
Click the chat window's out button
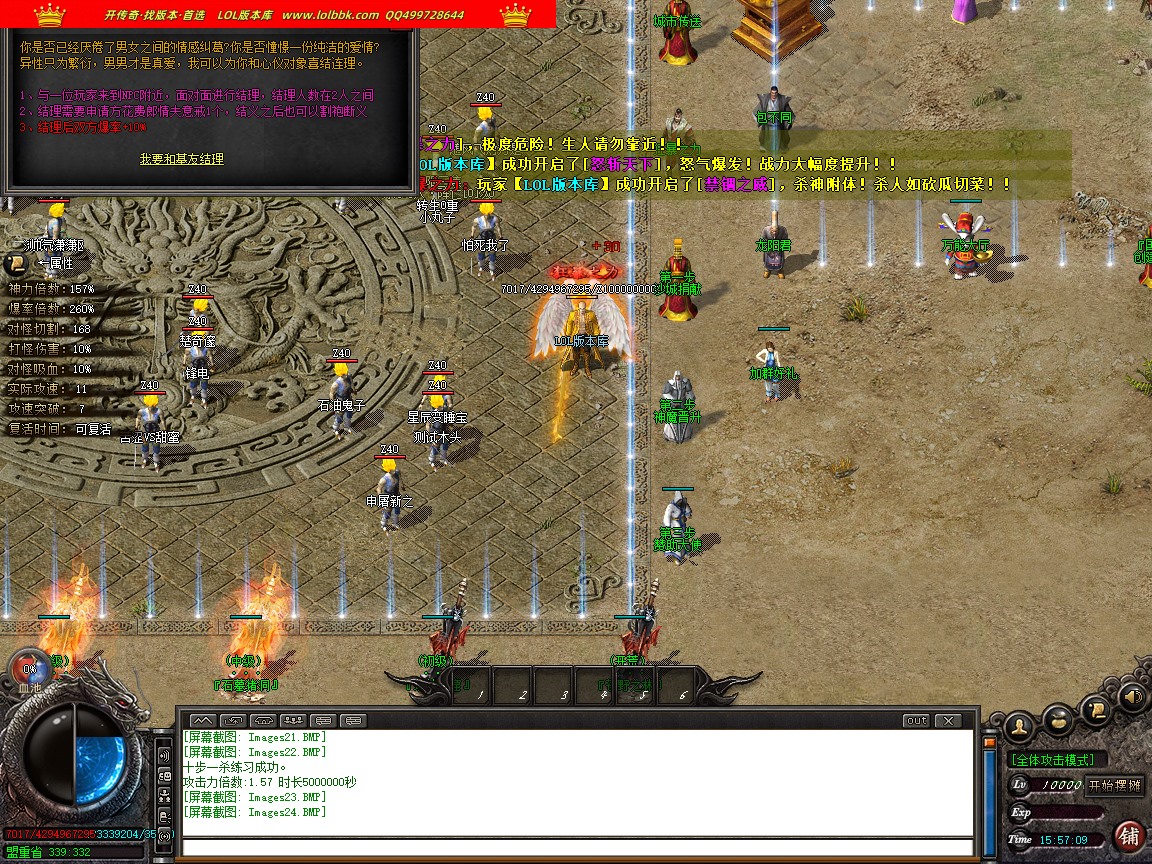coord(916,720)
